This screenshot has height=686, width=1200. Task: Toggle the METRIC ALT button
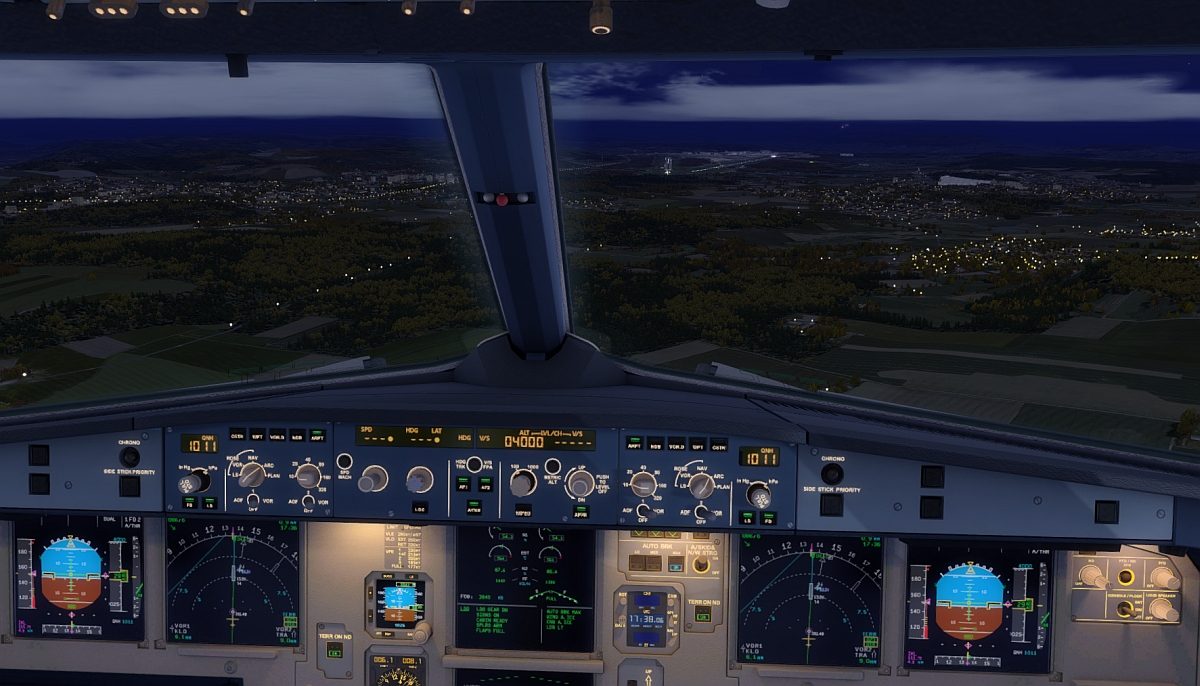click(552, 468)
